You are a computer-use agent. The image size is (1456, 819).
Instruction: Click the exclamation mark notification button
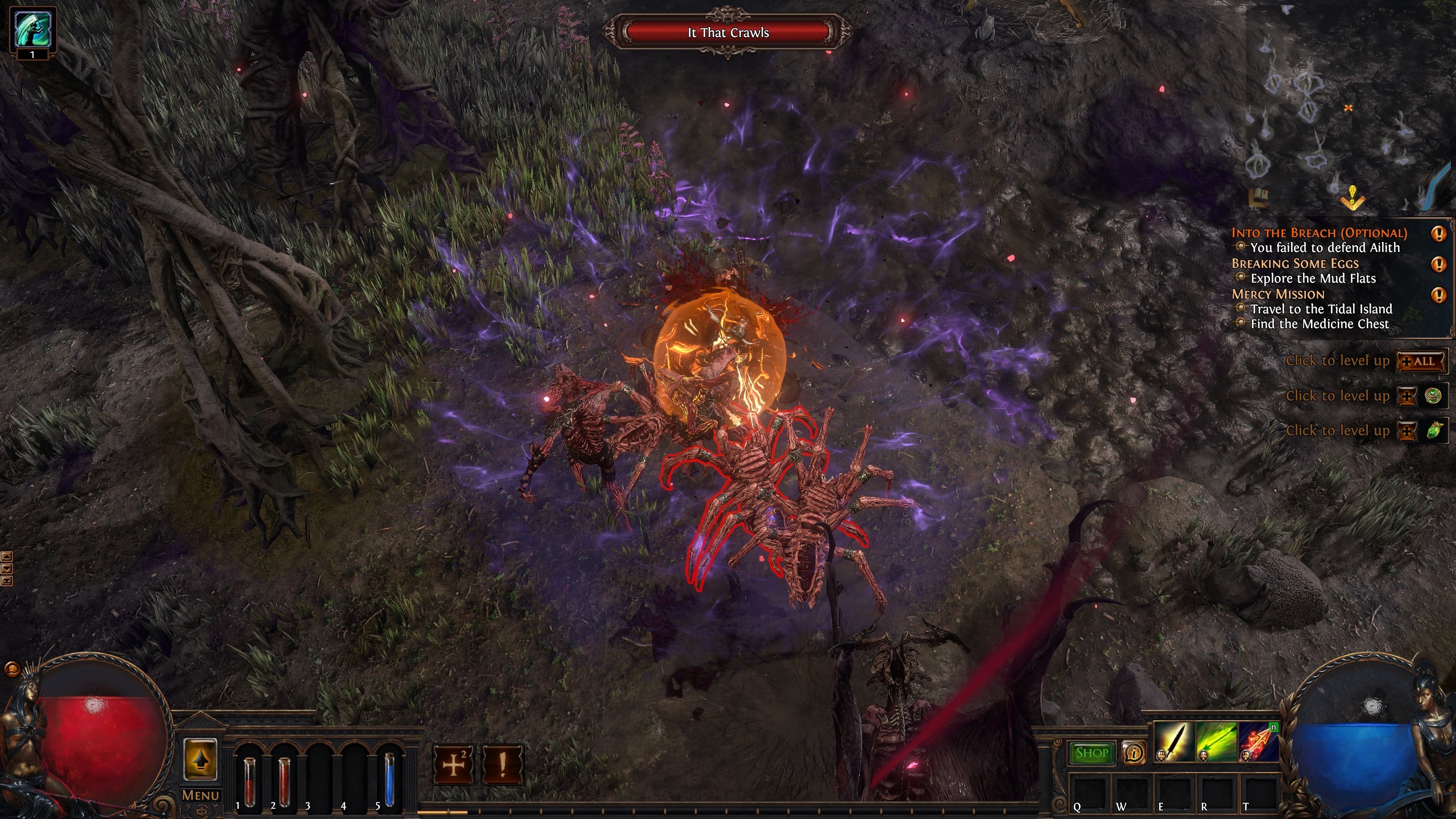pyautogui.click(x=502, y=765)
